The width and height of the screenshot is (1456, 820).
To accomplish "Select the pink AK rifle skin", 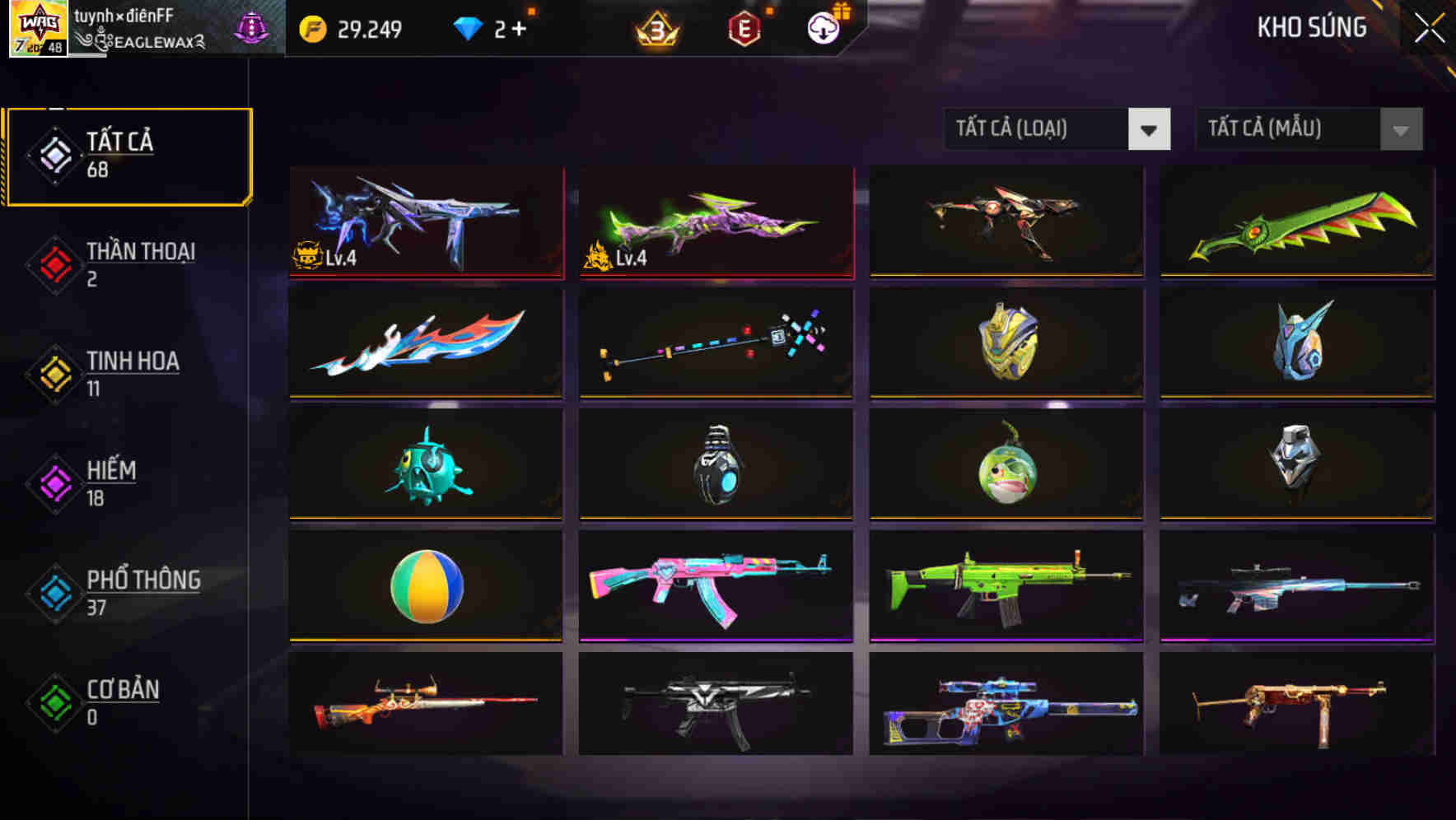I will point(715,585).
